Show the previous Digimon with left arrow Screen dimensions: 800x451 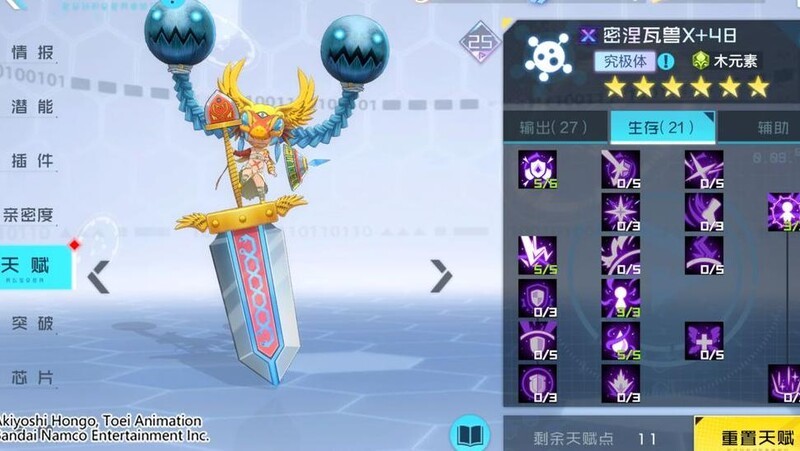98,277
